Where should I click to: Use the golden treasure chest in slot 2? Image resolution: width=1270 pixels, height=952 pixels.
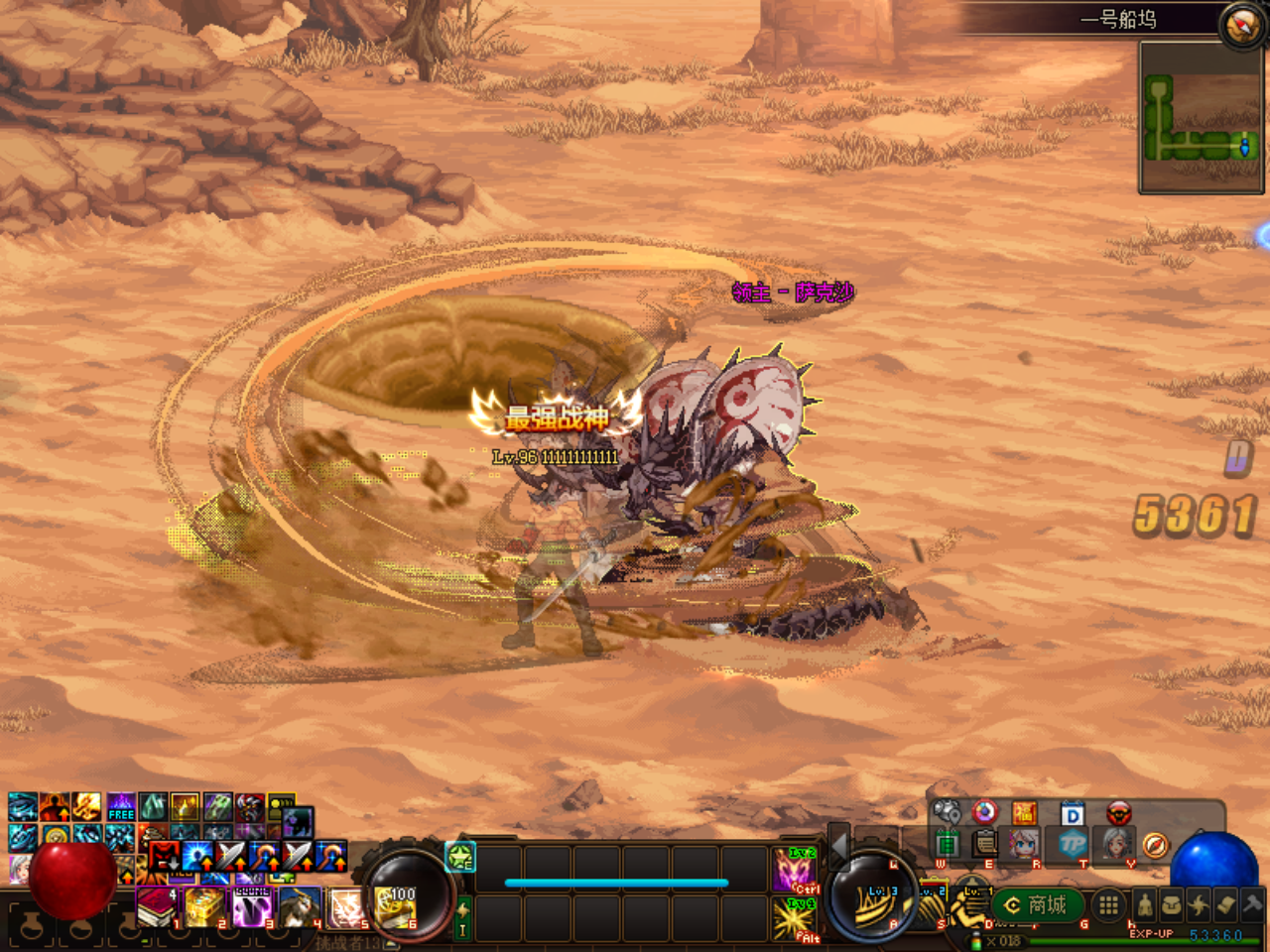[203, 906]
